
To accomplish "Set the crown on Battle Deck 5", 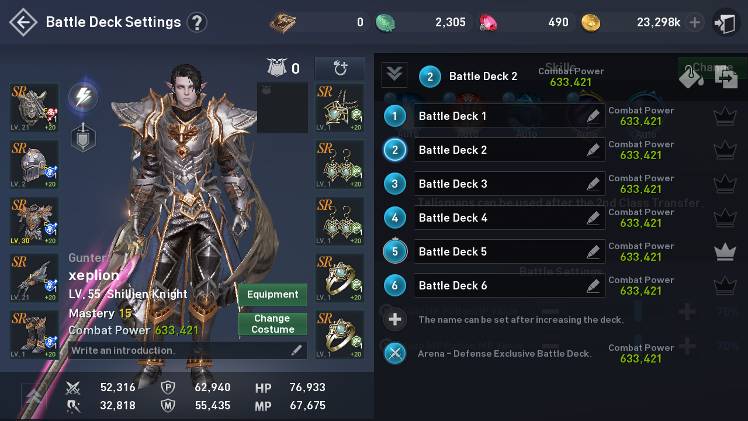I will (x=725, y=252).
